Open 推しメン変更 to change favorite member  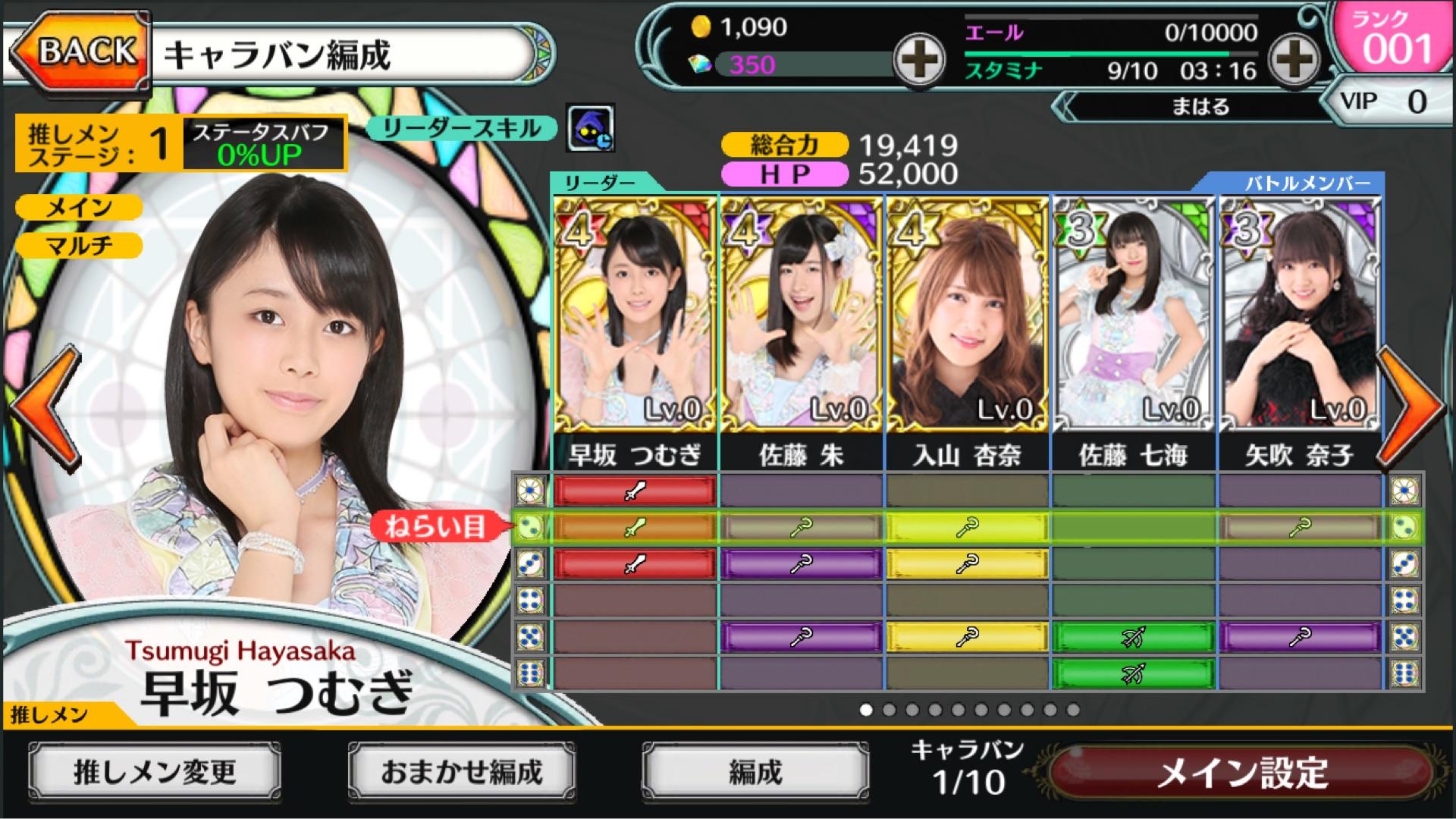click(155, 772)
